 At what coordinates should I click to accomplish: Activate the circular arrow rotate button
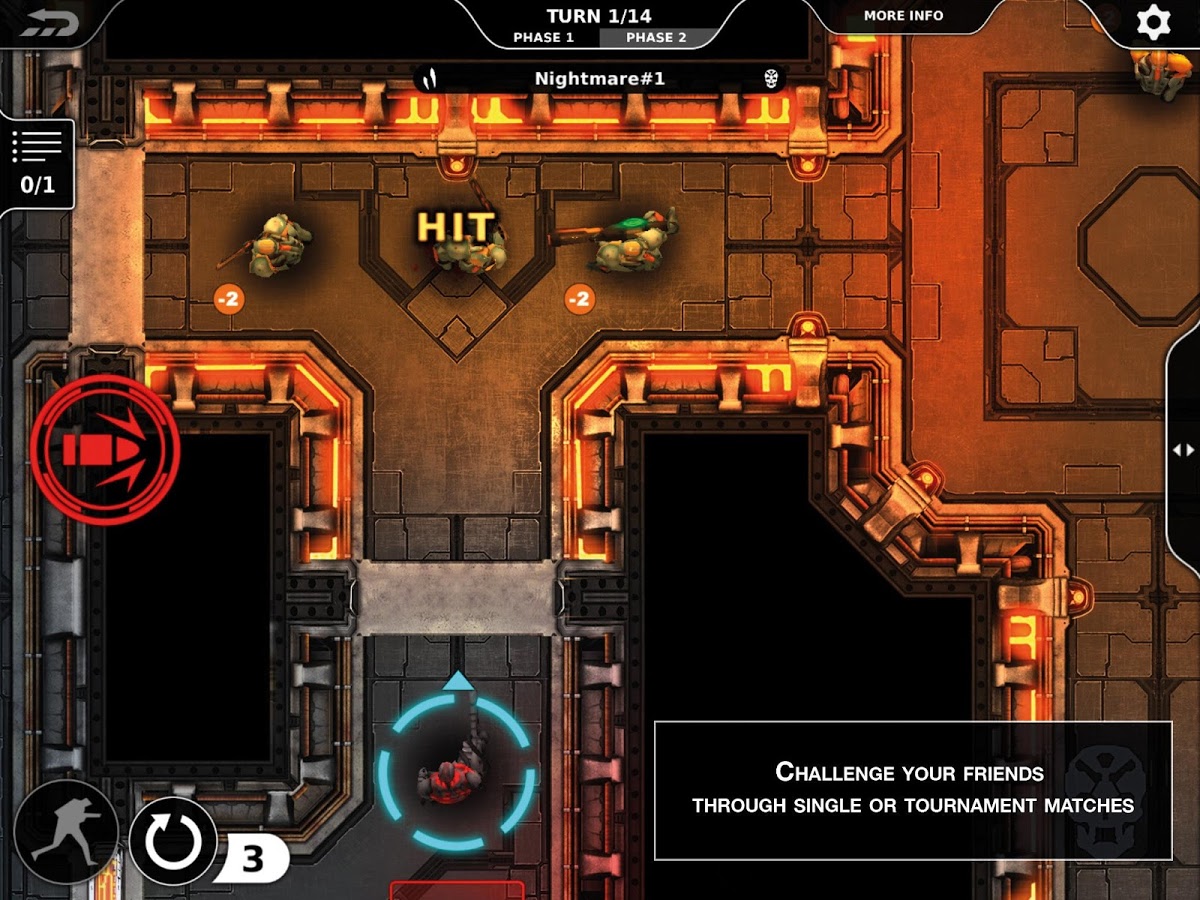tap(173, 840)
